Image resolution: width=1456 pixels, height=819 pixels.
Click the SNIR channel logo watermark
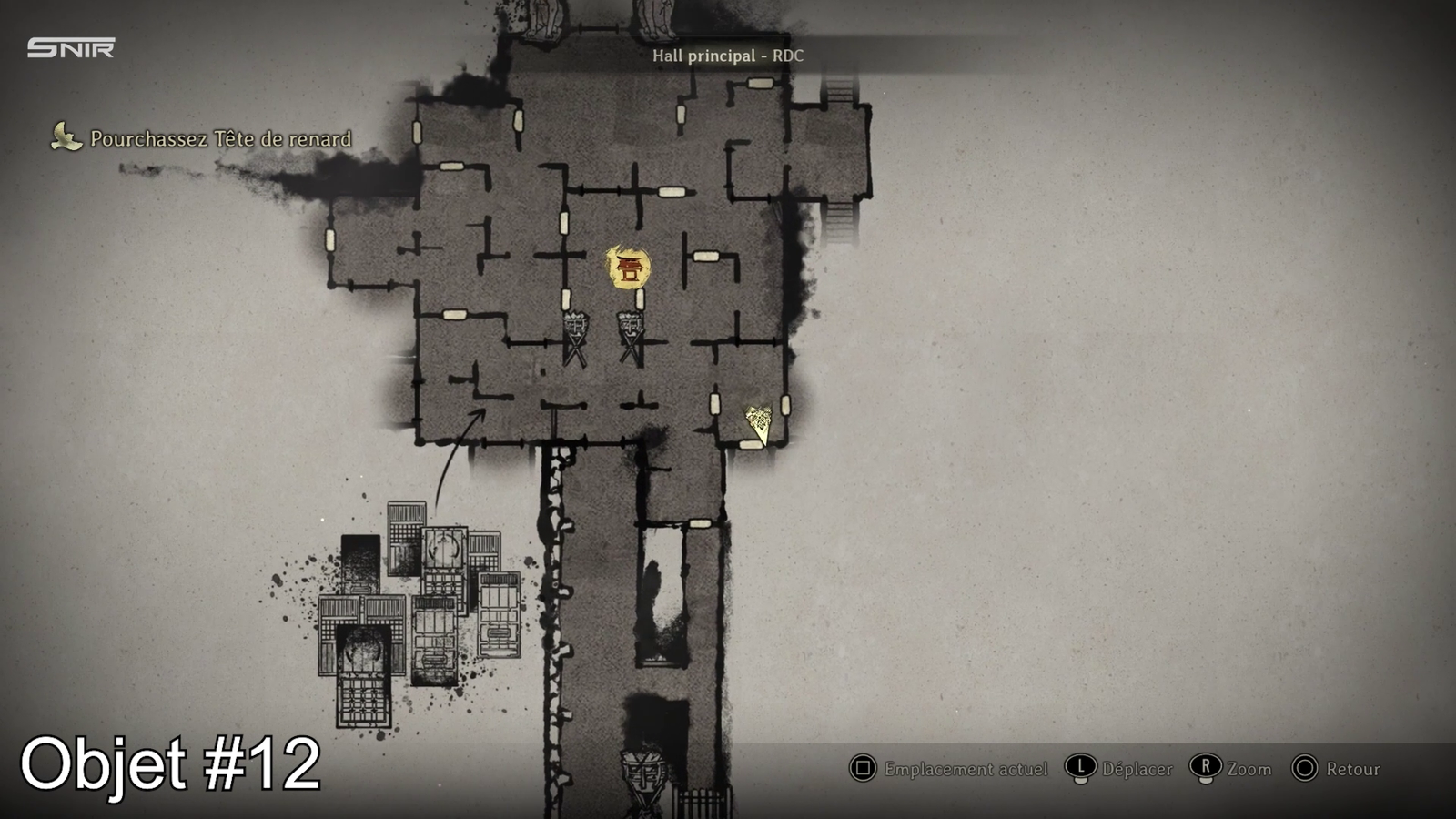71,48
